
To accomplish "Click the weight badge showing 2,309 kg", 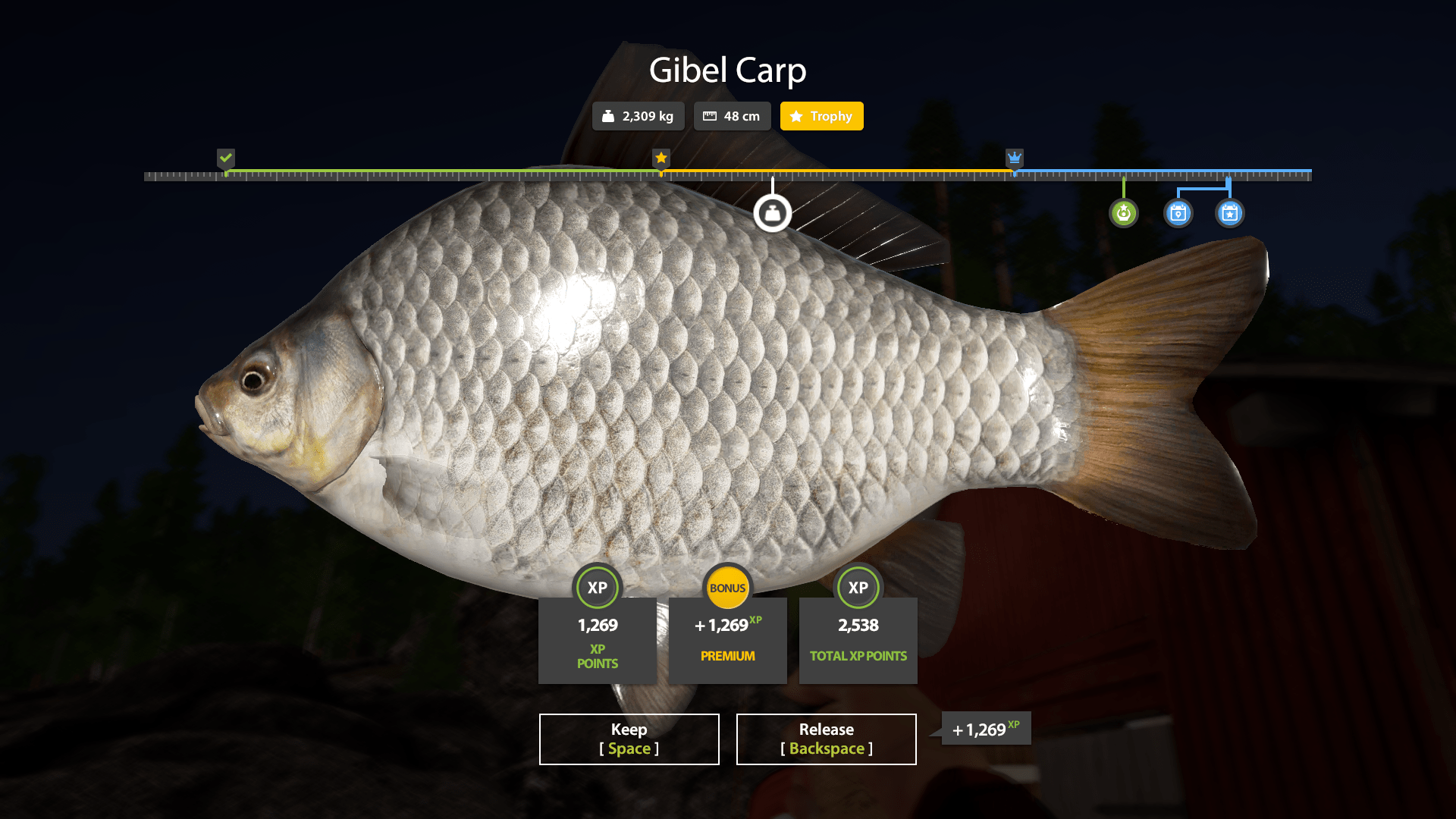I will (x=638, y=116).
